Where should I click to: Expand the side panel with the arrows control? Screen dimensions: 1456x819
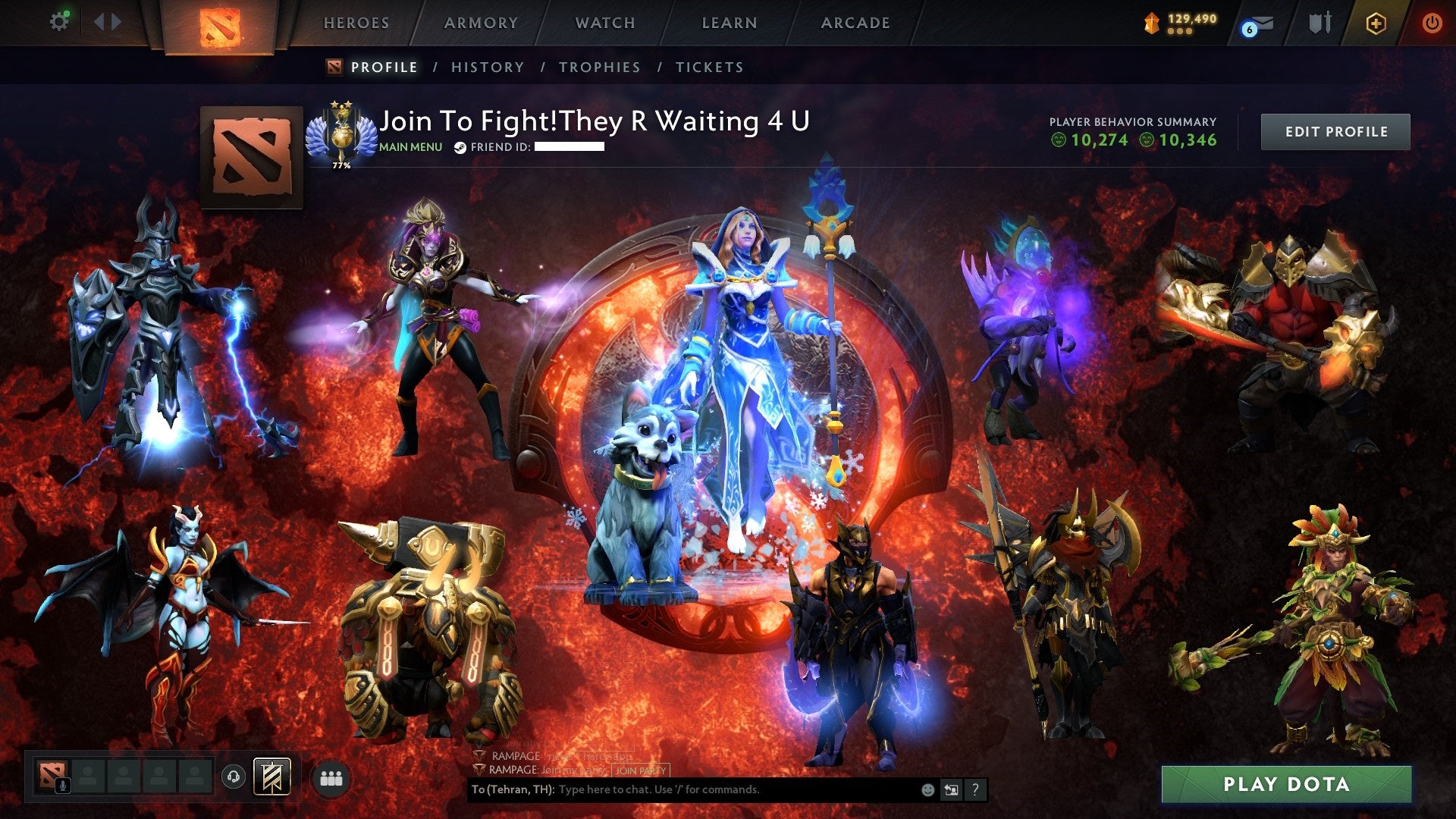(108, 21)
